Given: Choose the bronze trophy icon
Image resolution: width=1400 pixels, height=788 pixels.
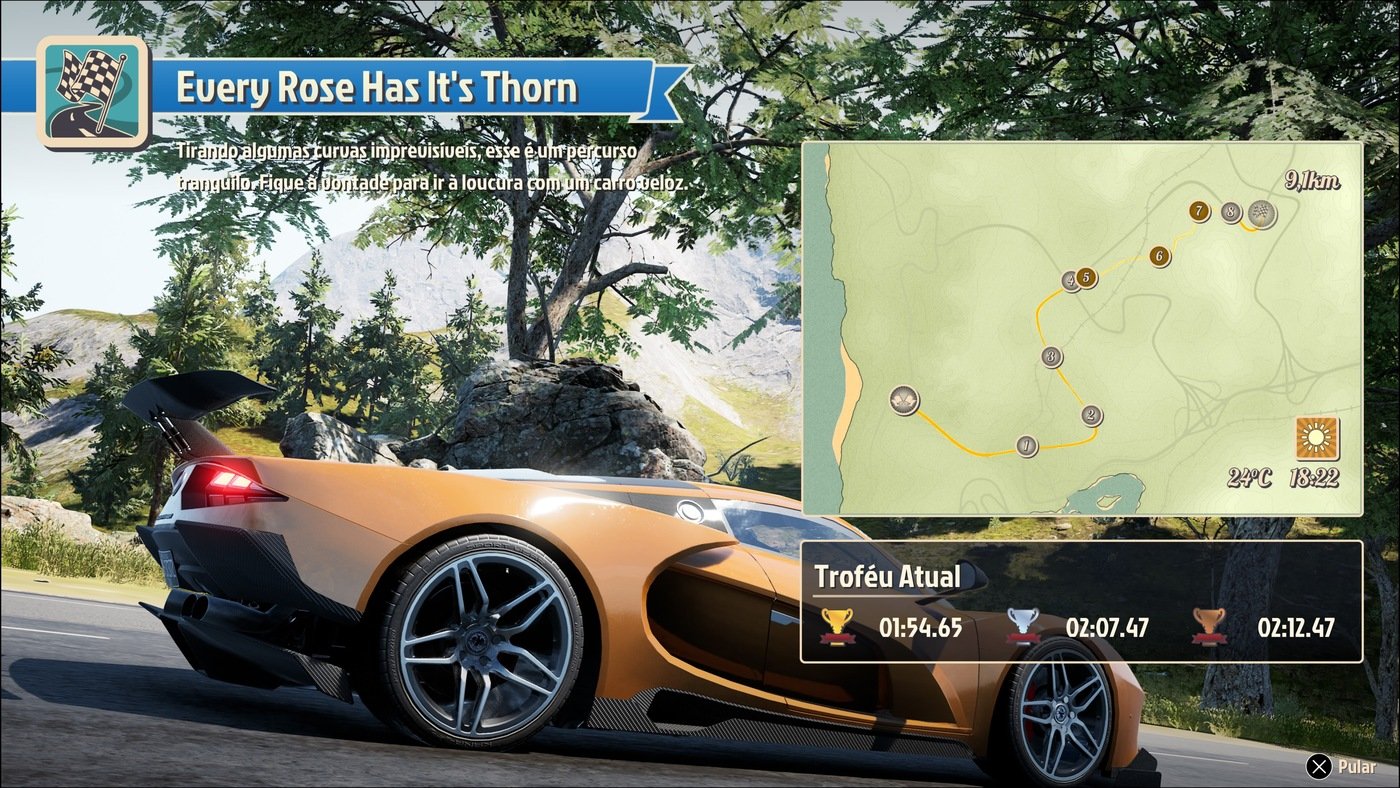Looking at the screenshot, I should tap(1209, 627).
